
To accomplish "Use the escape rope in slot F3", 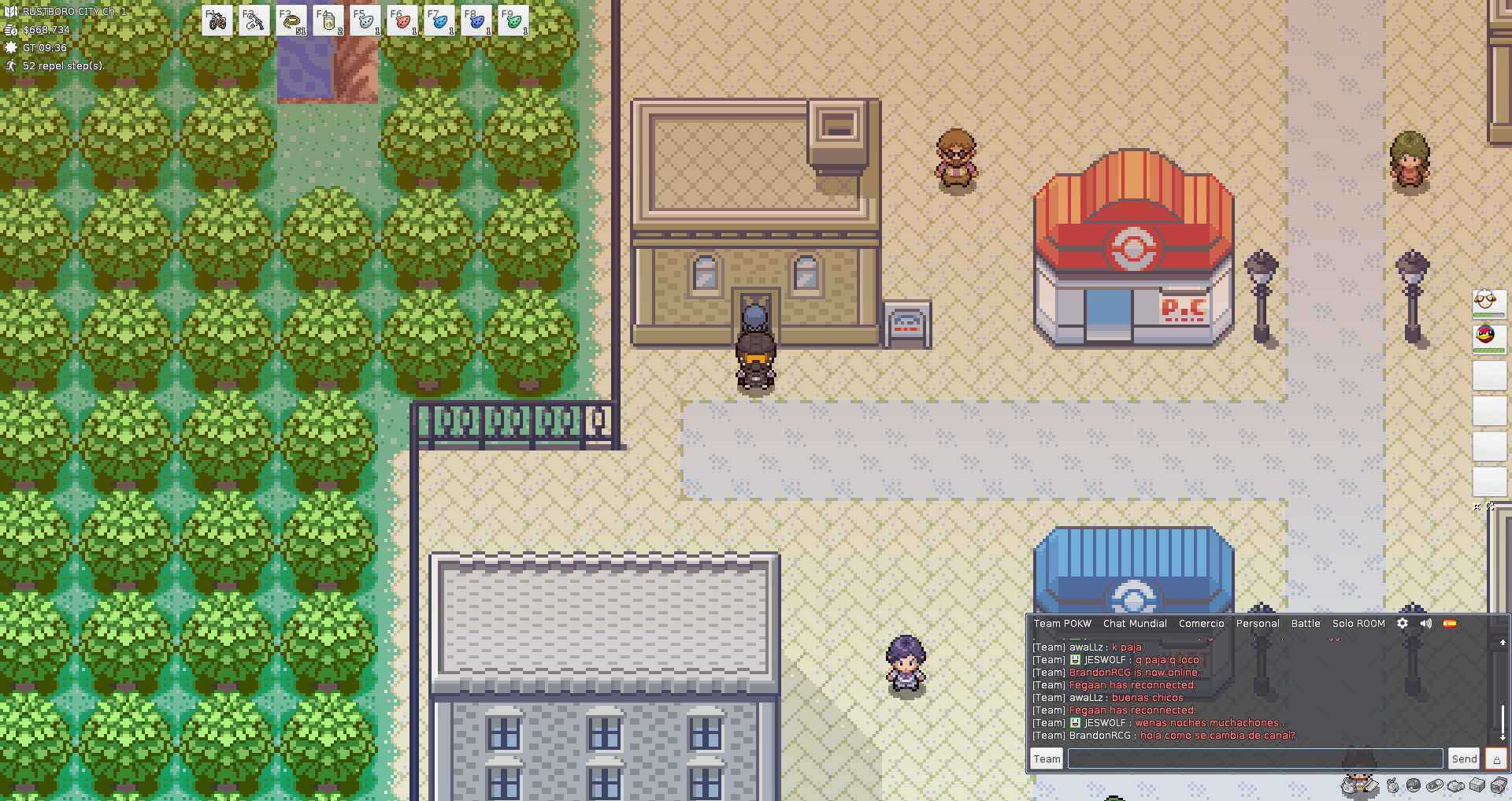I will pyautogui.click(x=291, y=21).
